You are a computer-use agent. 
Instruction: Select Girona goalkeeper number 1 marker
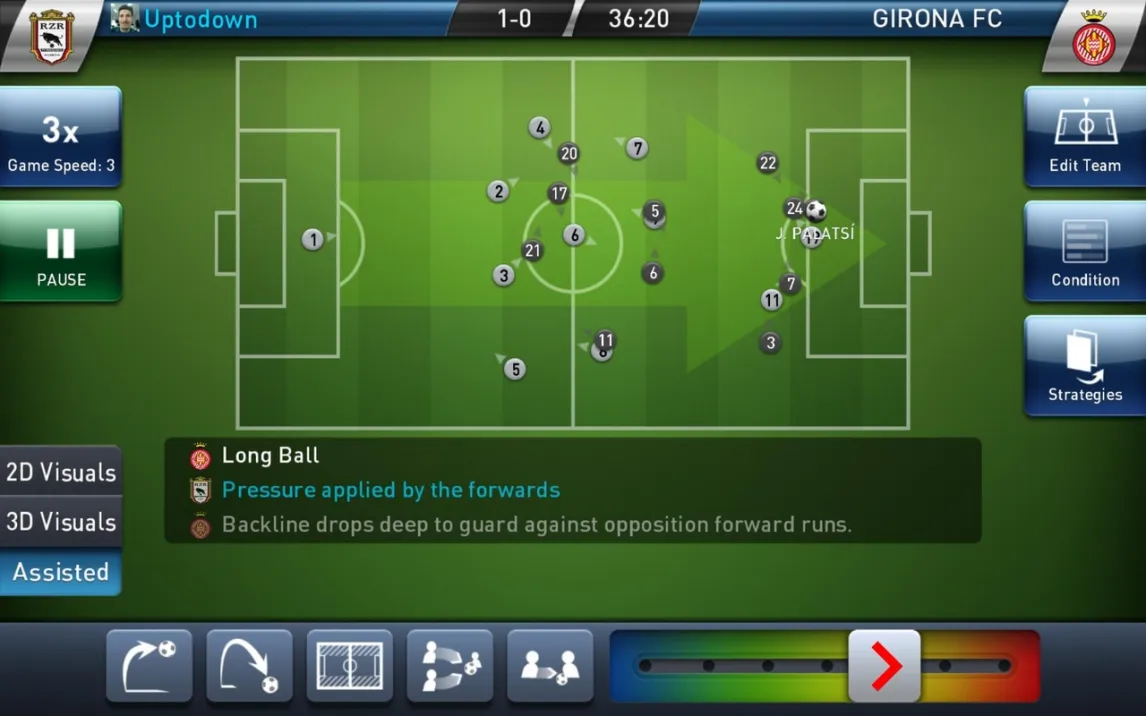click(313, 239)
